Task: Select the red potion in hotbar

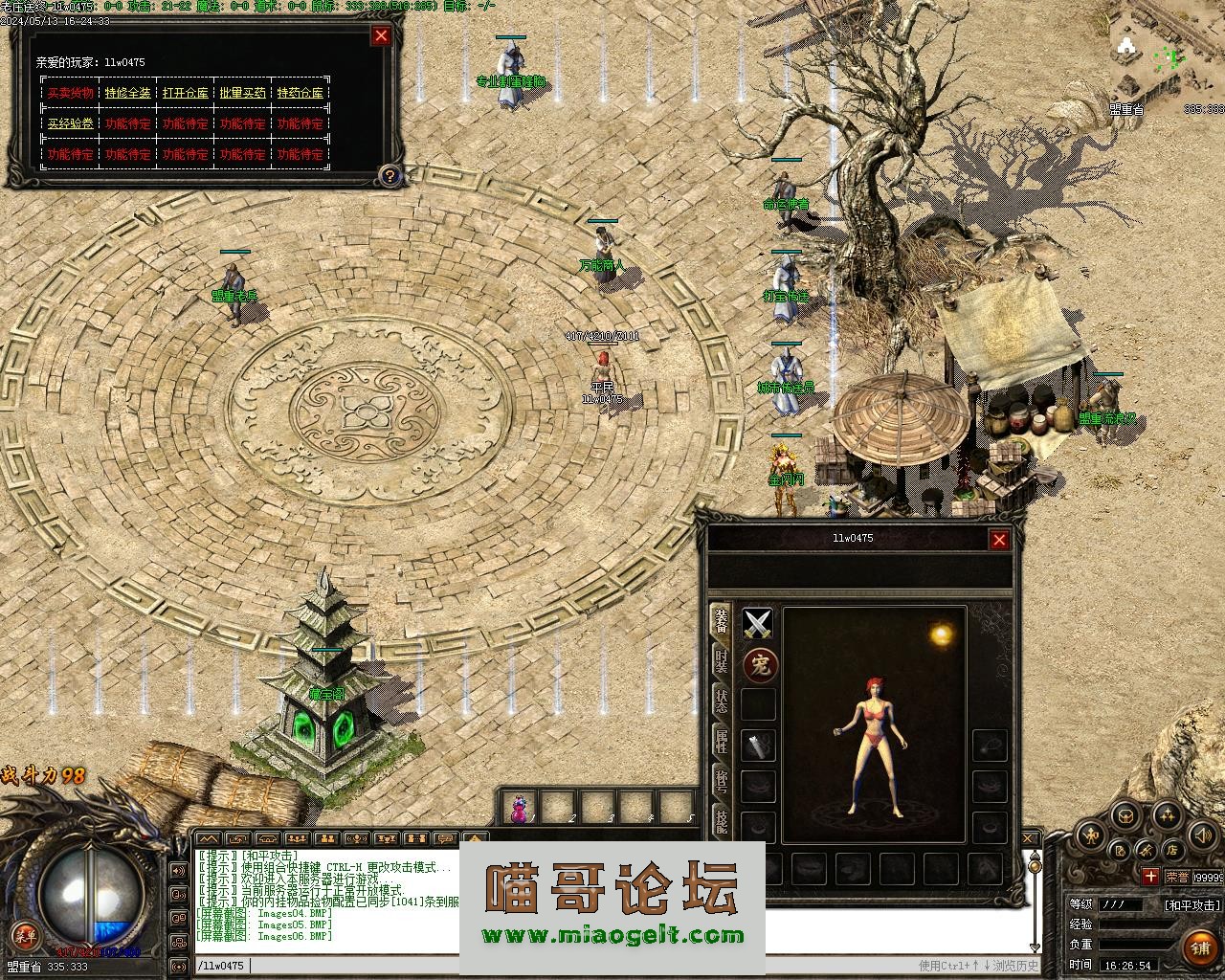Action: [519, 809]
